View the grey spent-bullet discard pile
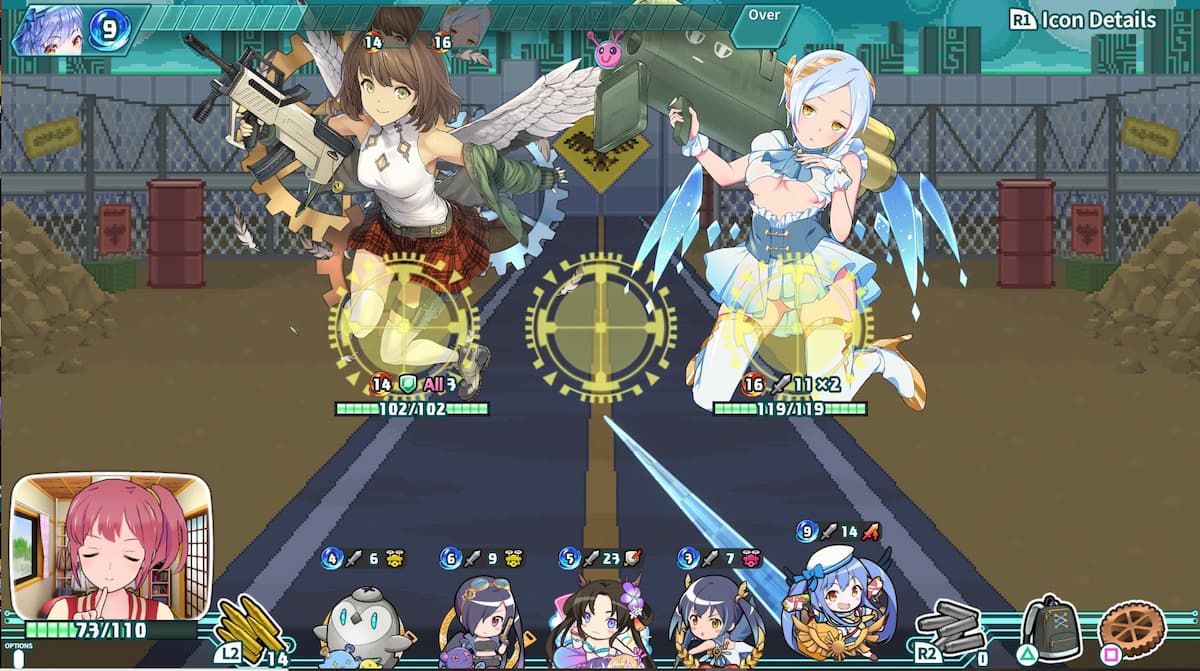Image resolution: width=1200 pixels, height=671 pixels. (952, 628)
